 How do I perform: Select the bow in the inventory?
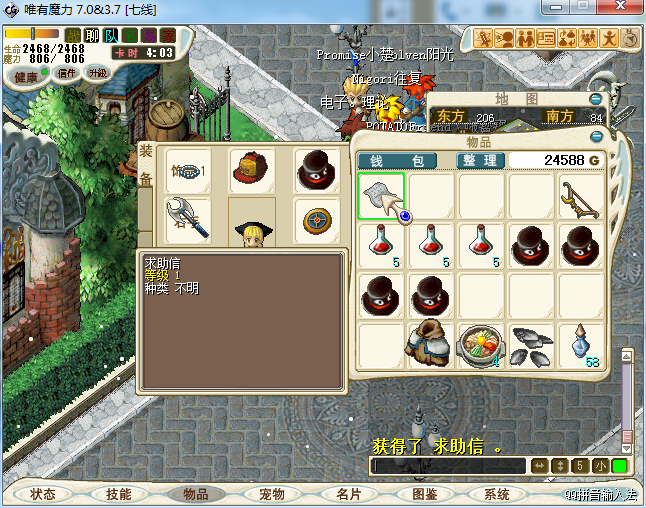(581, 196)
